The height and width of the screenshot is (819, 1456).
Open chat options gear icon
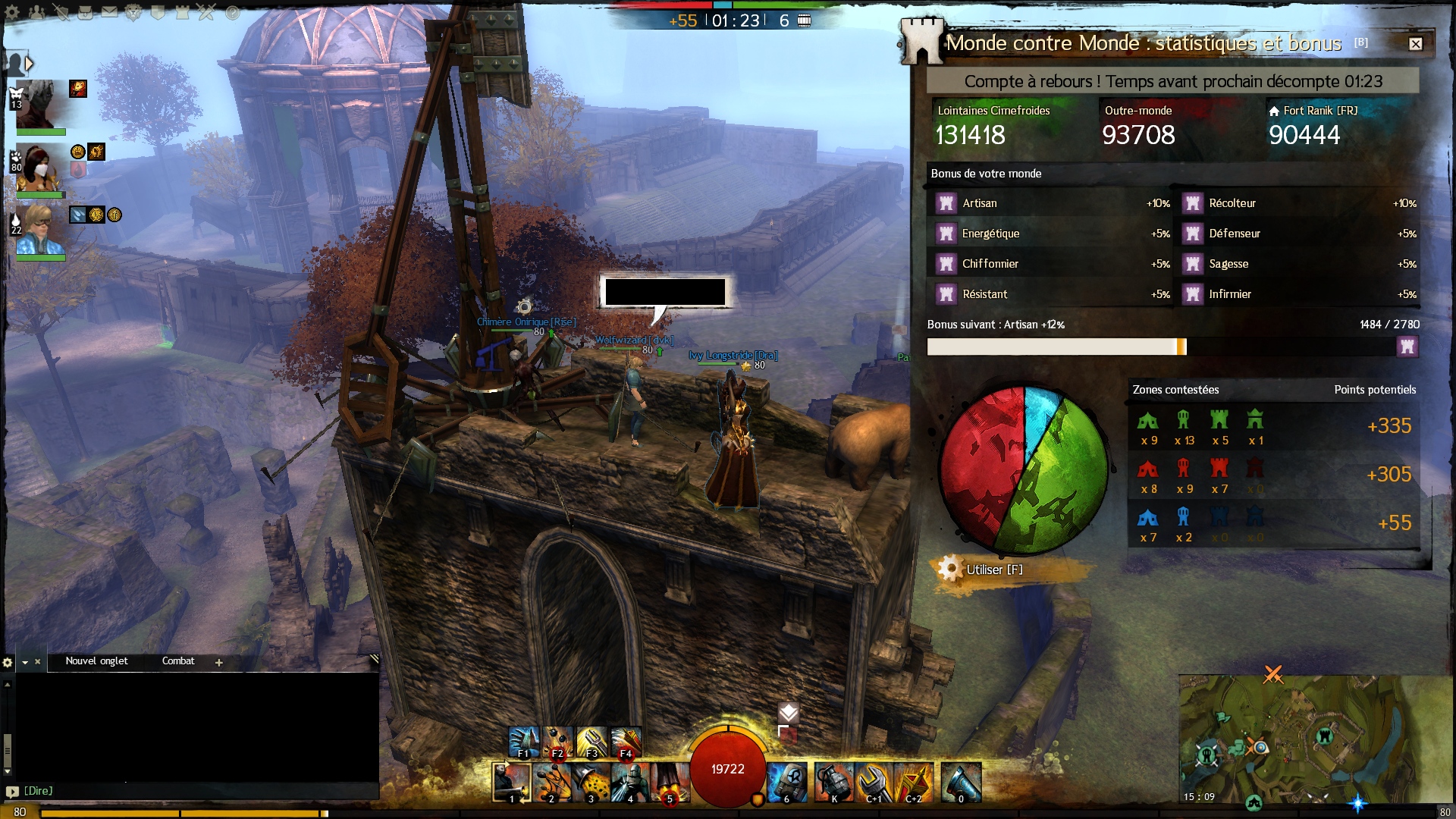8,662
